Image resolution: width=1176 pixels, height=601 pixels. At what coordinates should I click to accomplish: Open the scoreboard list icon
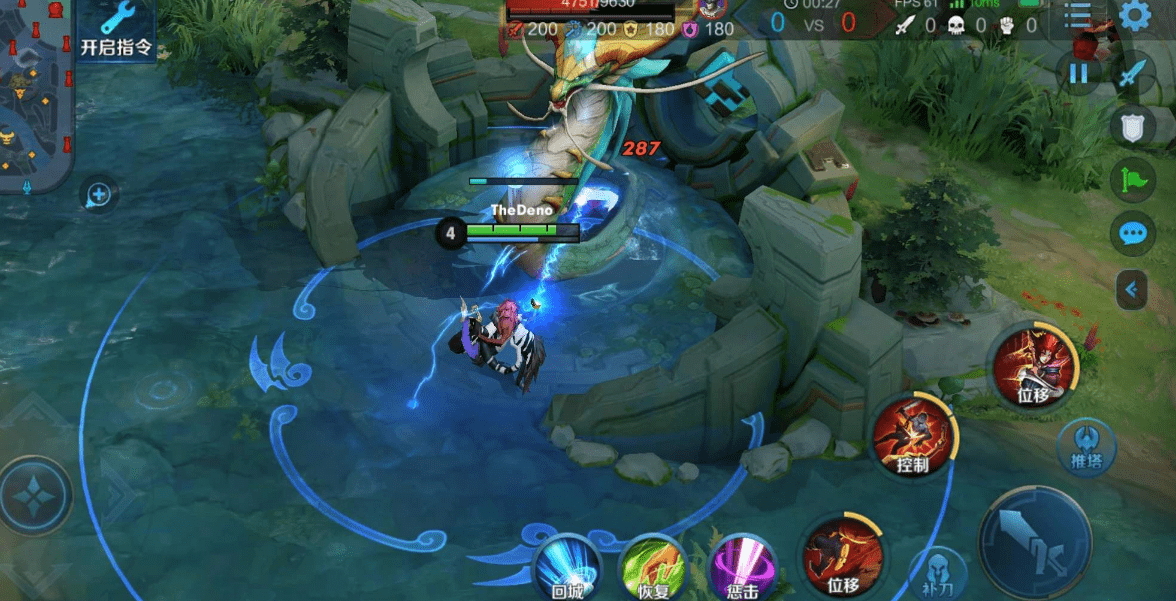pos(1077,16)
